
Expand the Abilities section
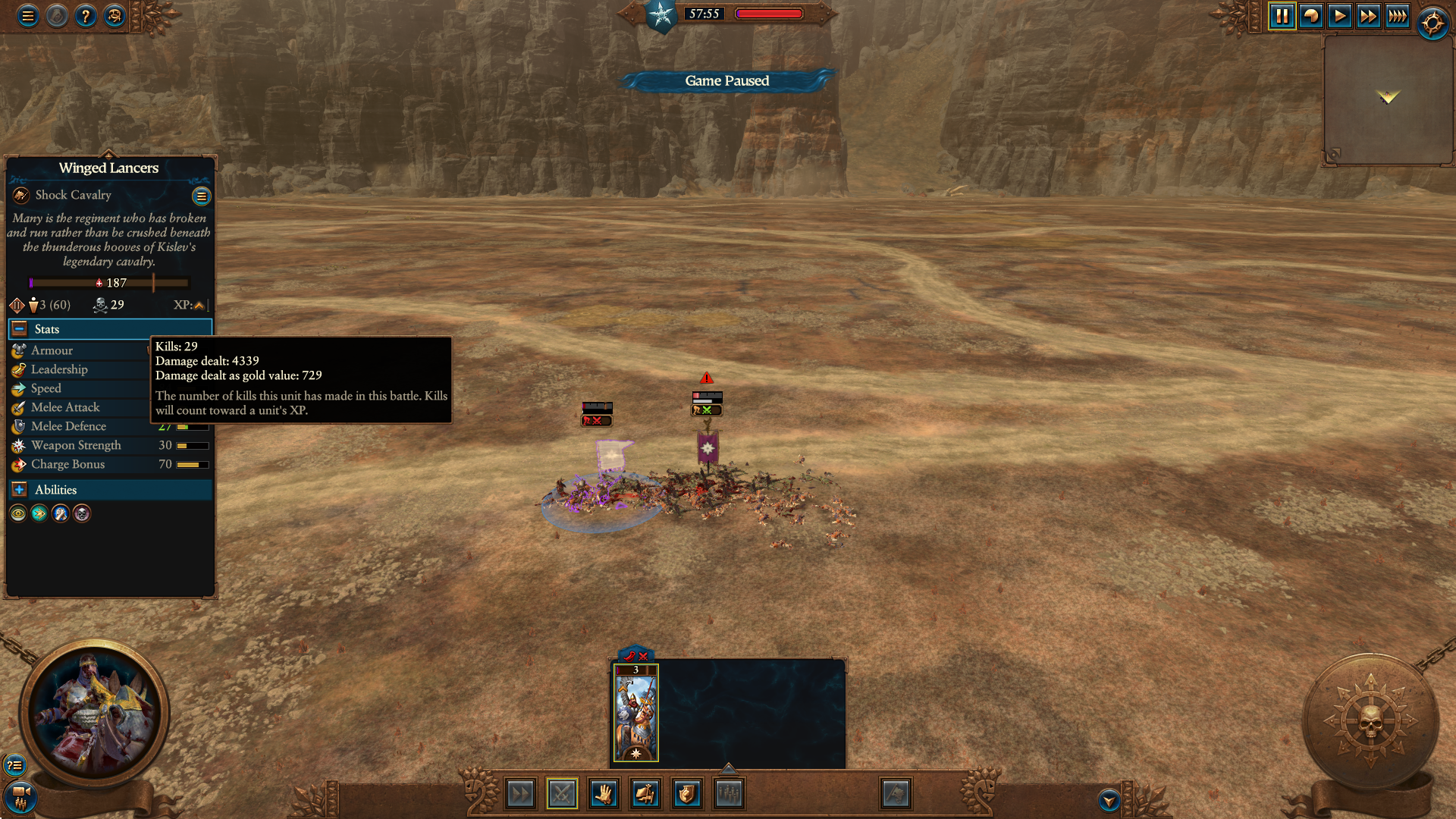pyautogui.click(x=20, y=490)
